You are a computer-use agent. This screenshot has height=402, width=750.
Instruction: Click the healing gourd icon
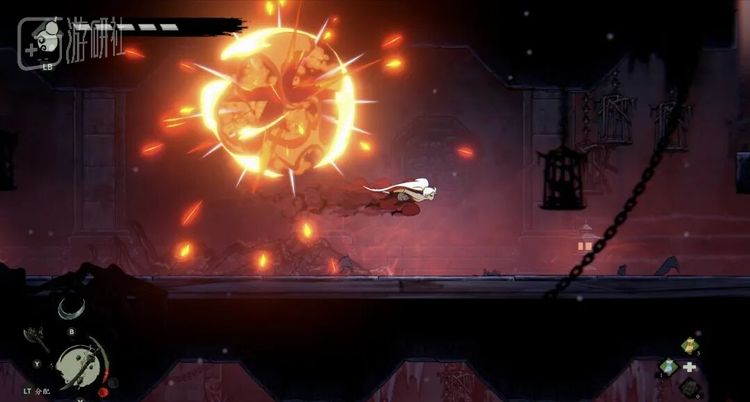pos(102,392)
